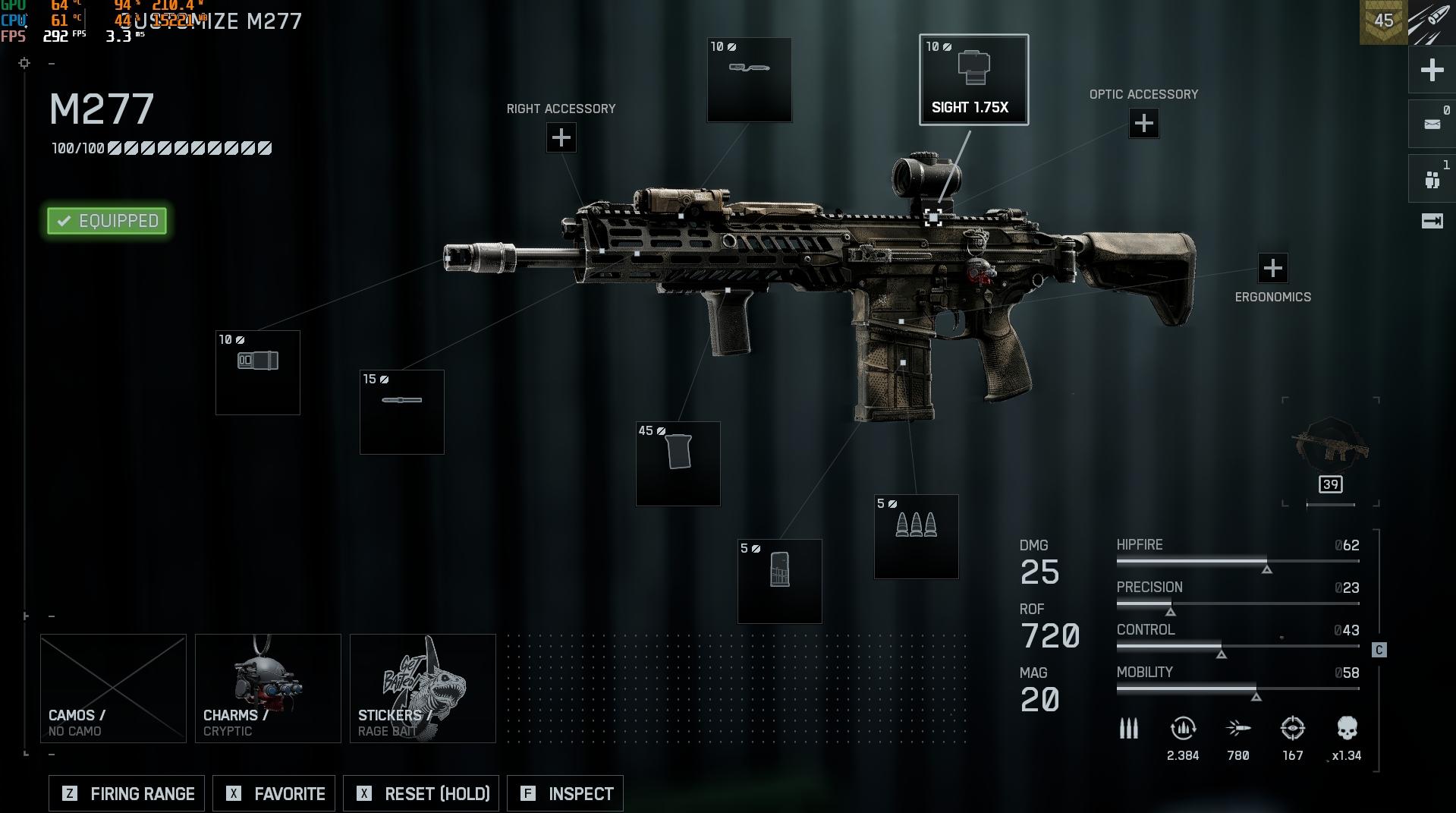Add an optic accessory attachment
The image size is (1456, 813).
click(x=1143, y=124)
